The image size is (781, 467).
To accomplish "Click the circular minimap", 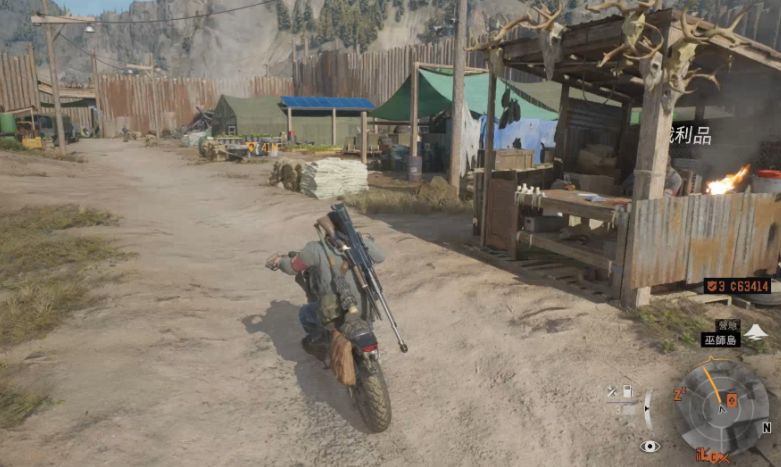I will 722,407.
